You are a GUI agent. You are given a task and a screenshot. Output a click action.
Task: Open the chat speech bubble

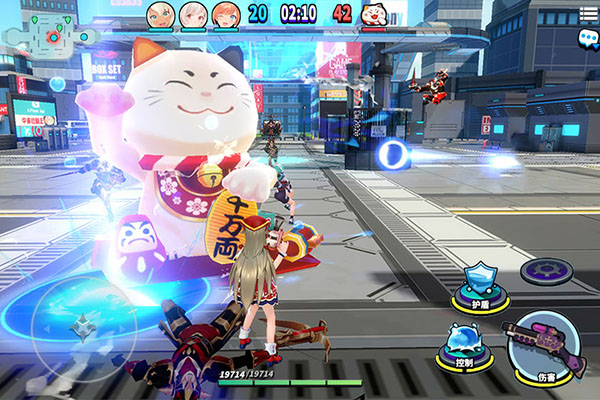coord(587,37)
